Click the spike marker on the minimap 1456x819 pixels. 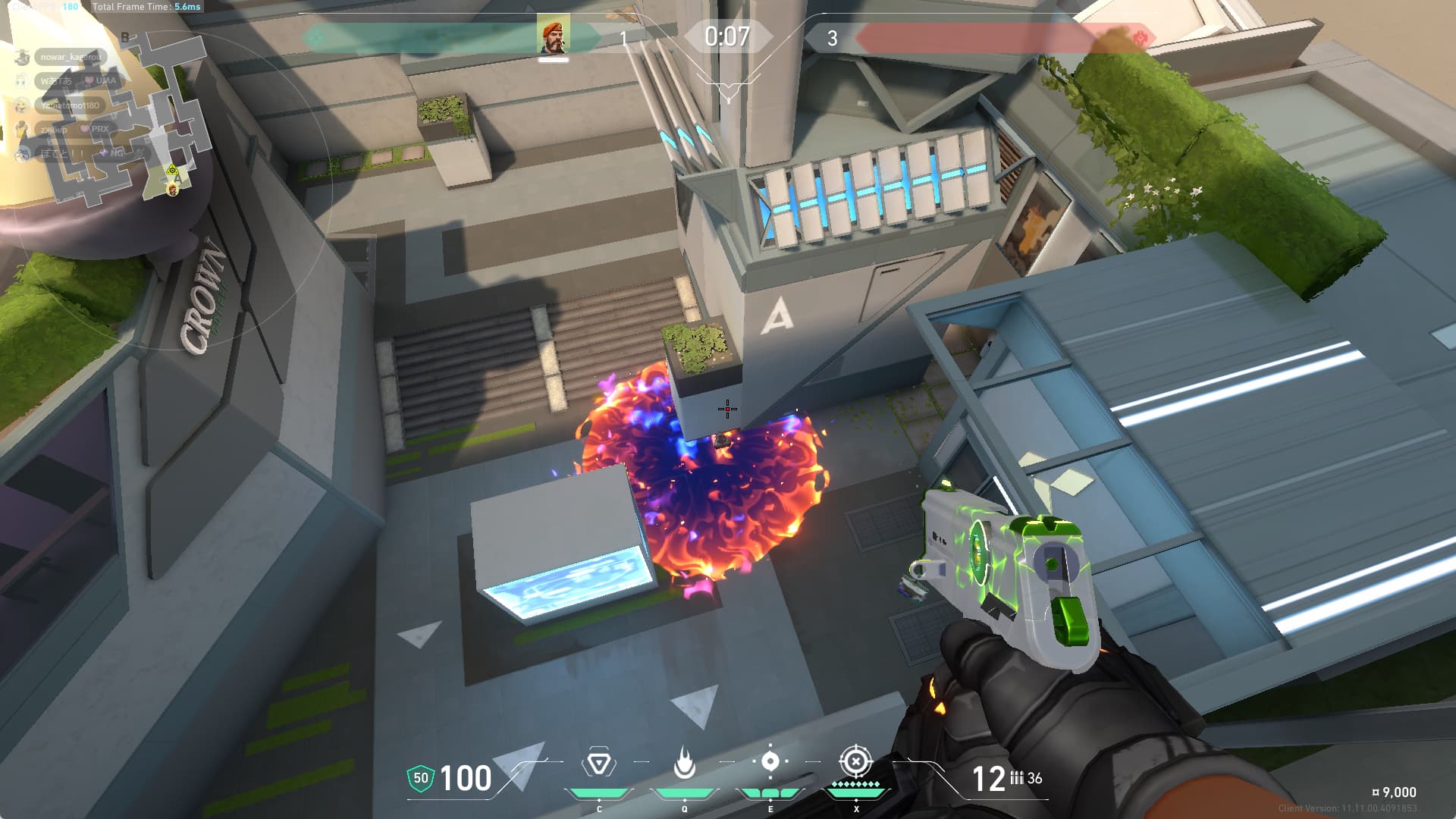pos(173,171)
